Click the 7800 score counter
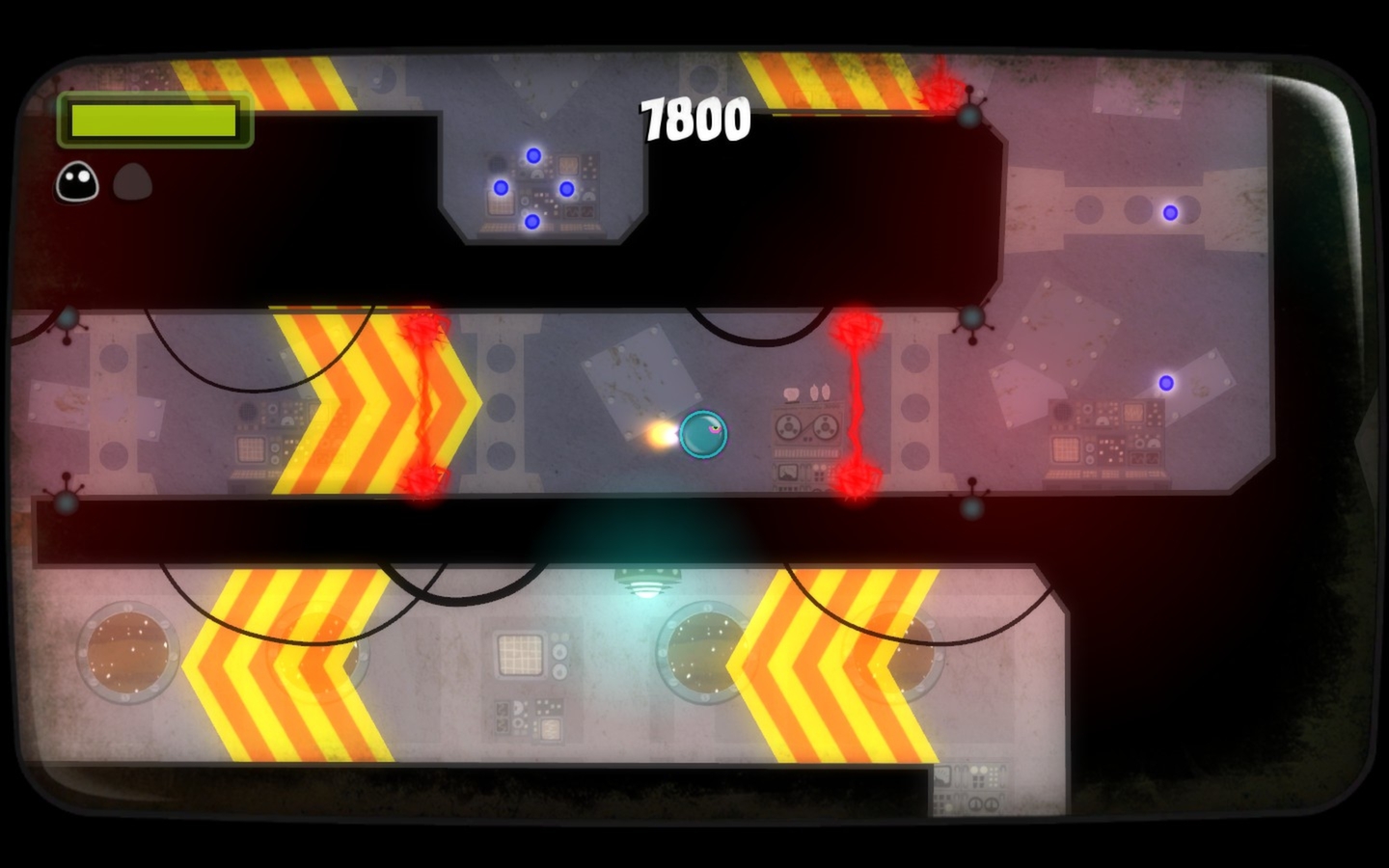Screen dimensions: 1389x868 pos(697,119)
